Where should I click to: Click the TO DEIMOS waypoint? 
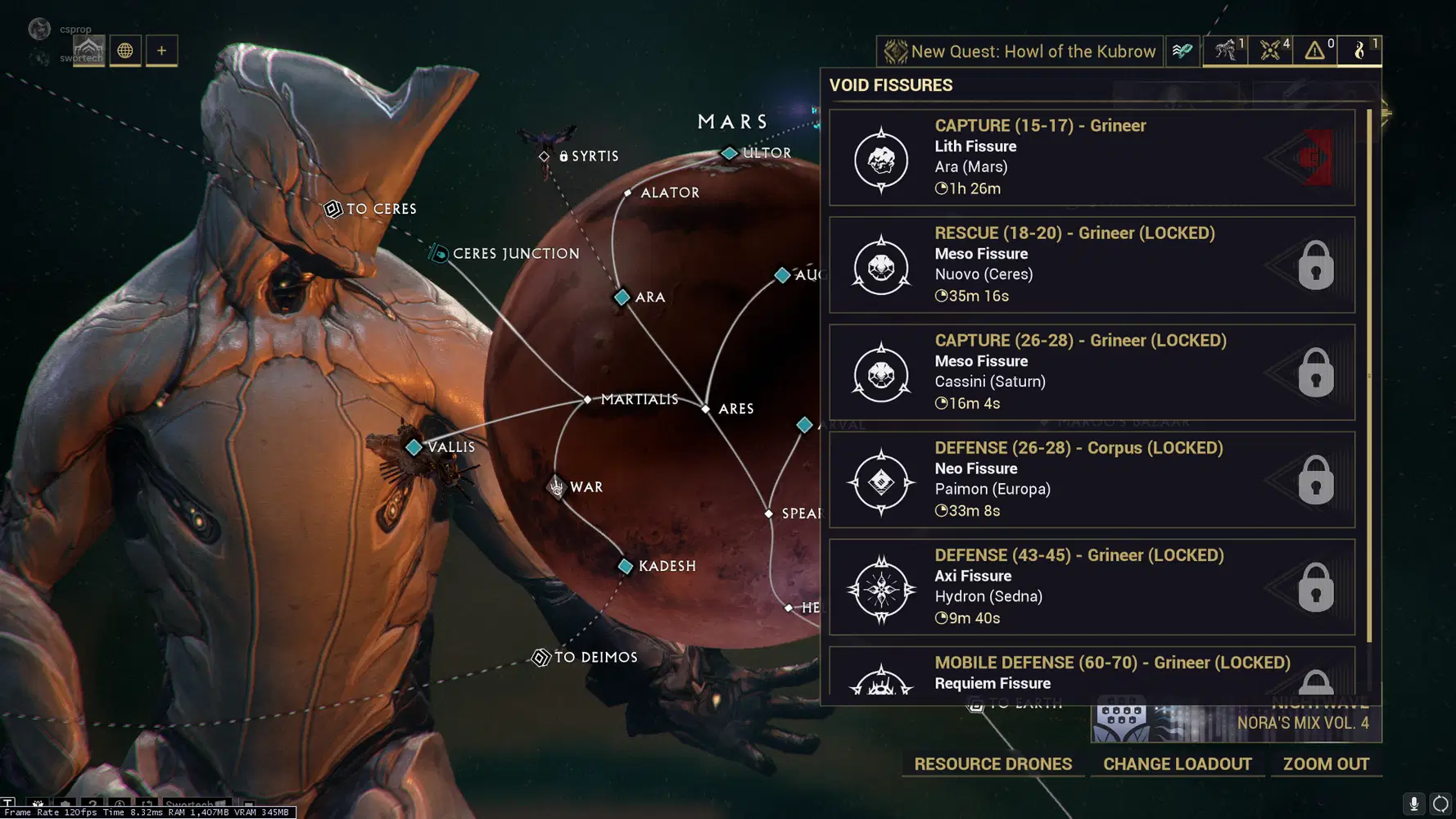click(x=541, y=657)
